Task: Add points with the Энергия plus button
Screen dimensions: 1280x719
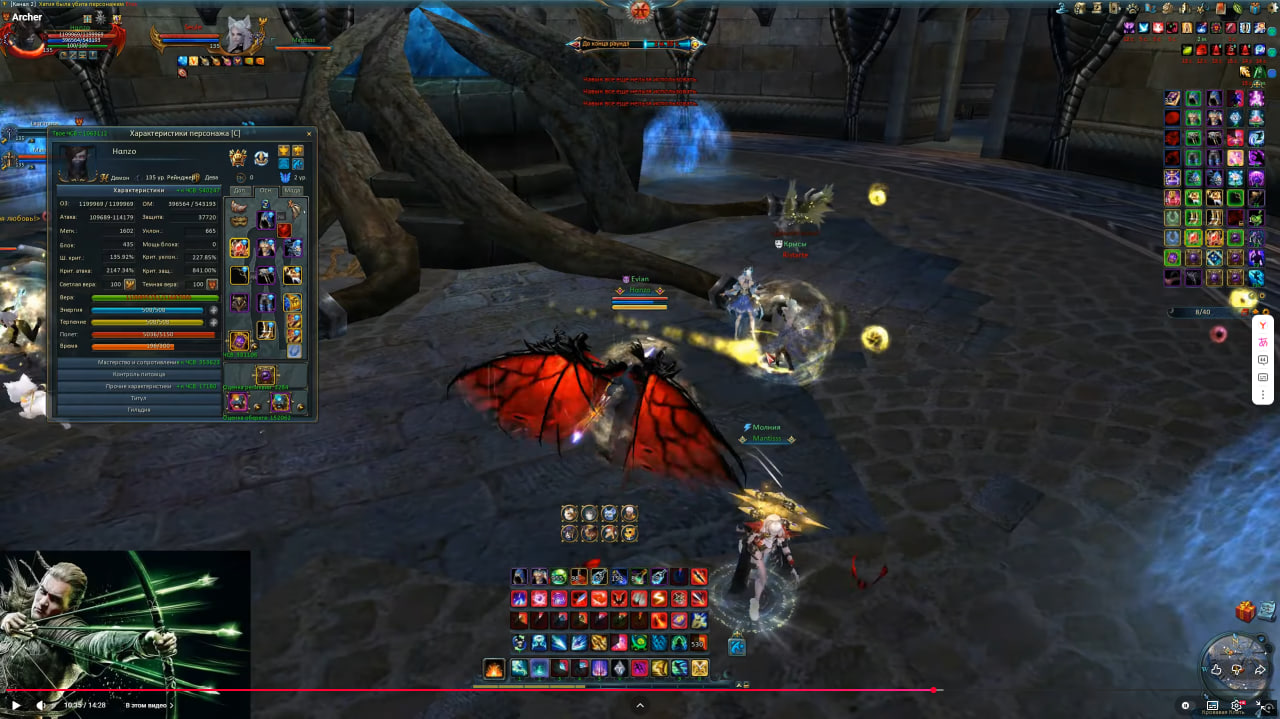Action: click(213, 310)
